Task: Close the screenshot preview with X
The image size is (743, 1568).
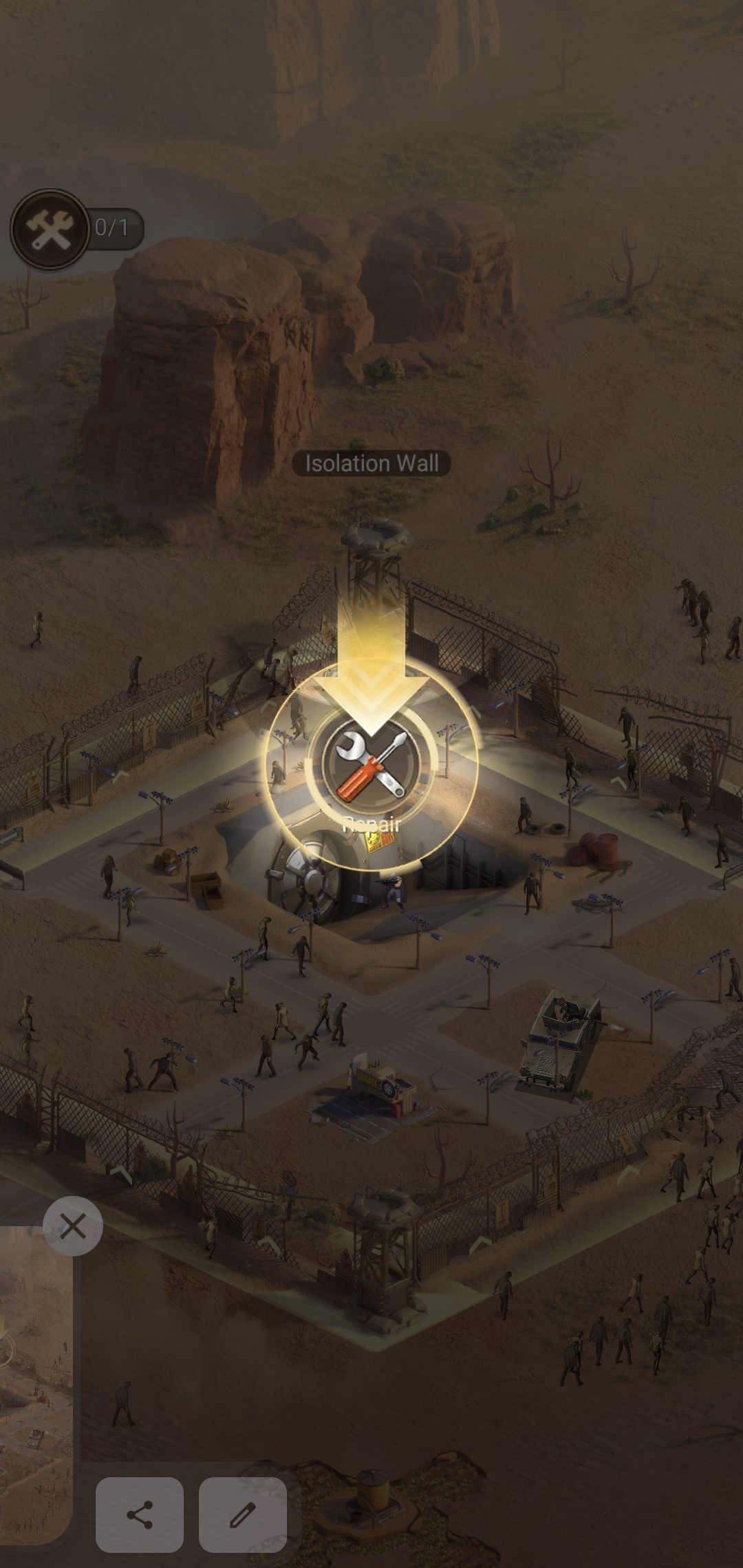Action: (72, 1226)
